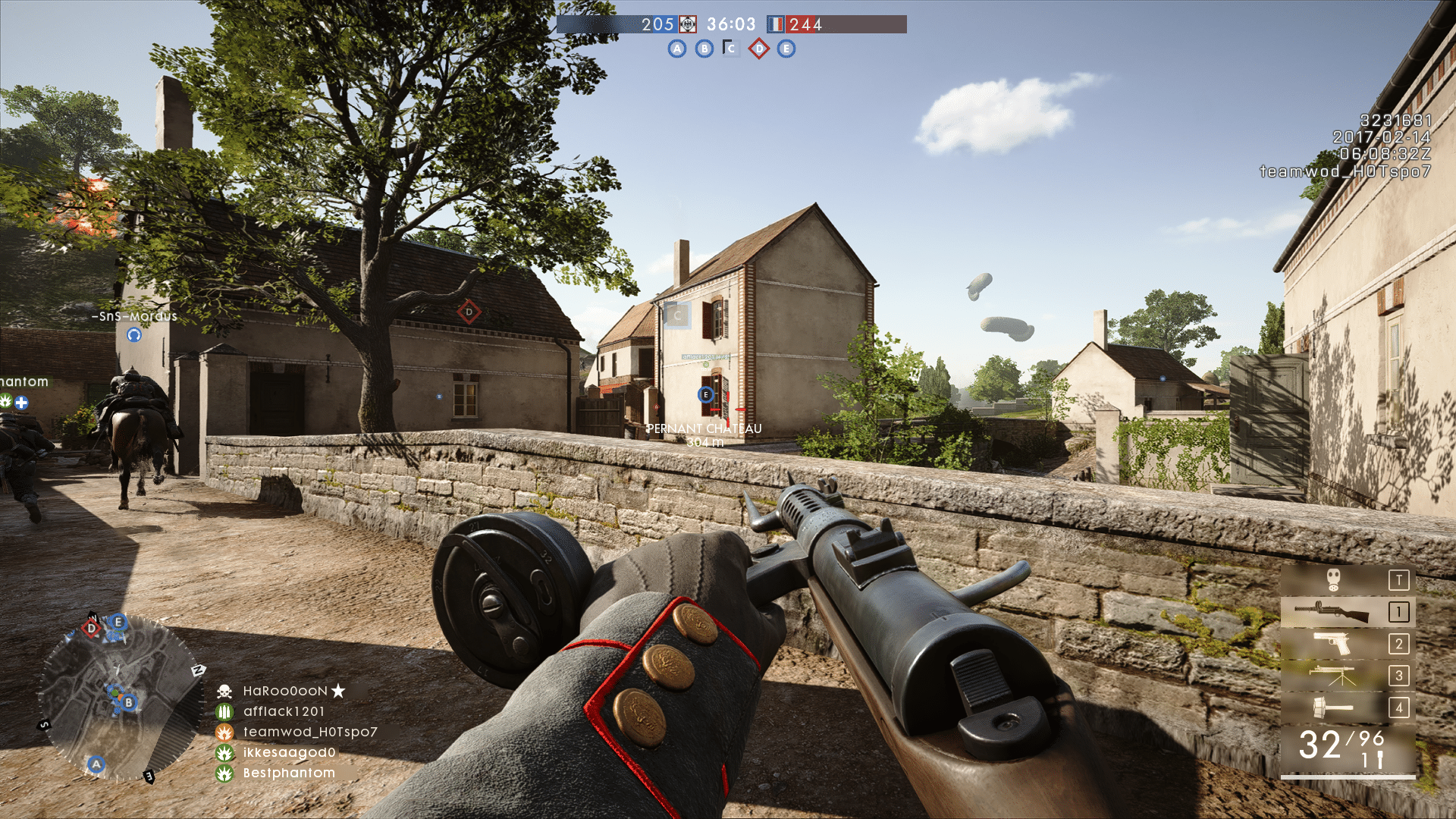Click objective E flag in top score bar
This screenshot has height=819, width=1456.
tap(786, 49)
